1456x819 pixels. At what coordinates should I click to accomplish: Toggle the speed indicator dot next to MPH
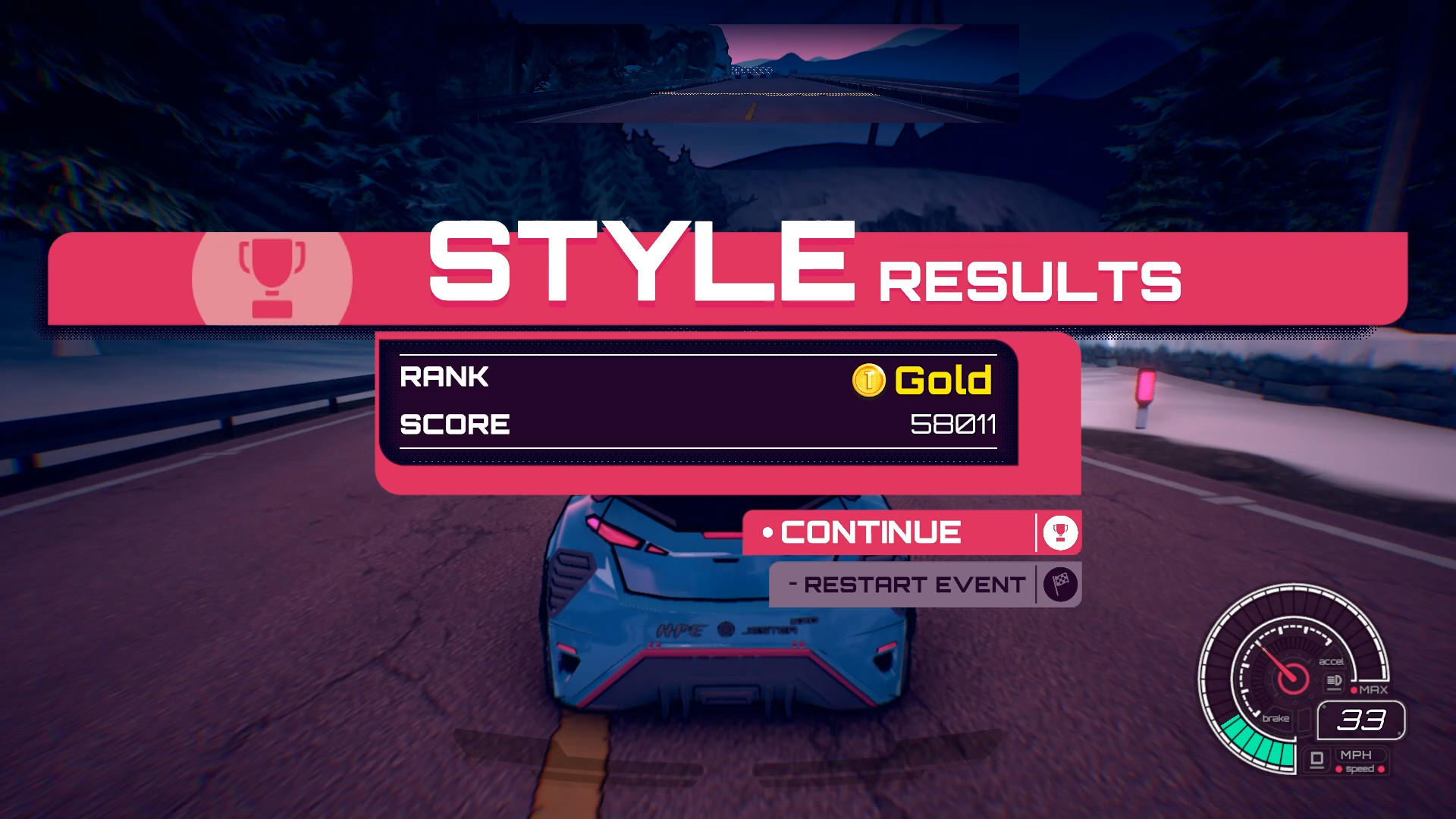[x=1339, y=770]
